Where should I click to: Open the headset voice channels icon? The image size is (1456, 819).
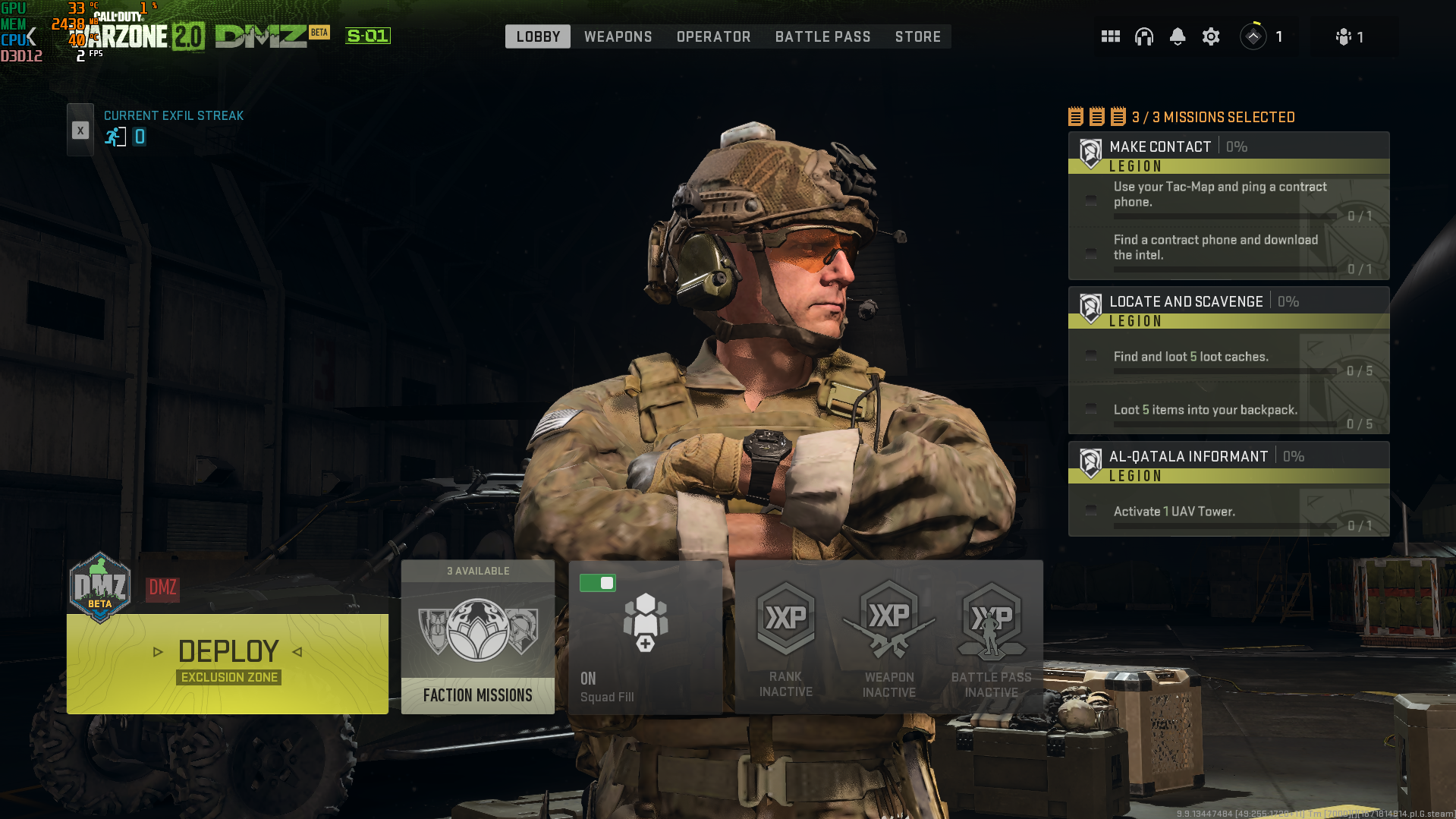1144,36
